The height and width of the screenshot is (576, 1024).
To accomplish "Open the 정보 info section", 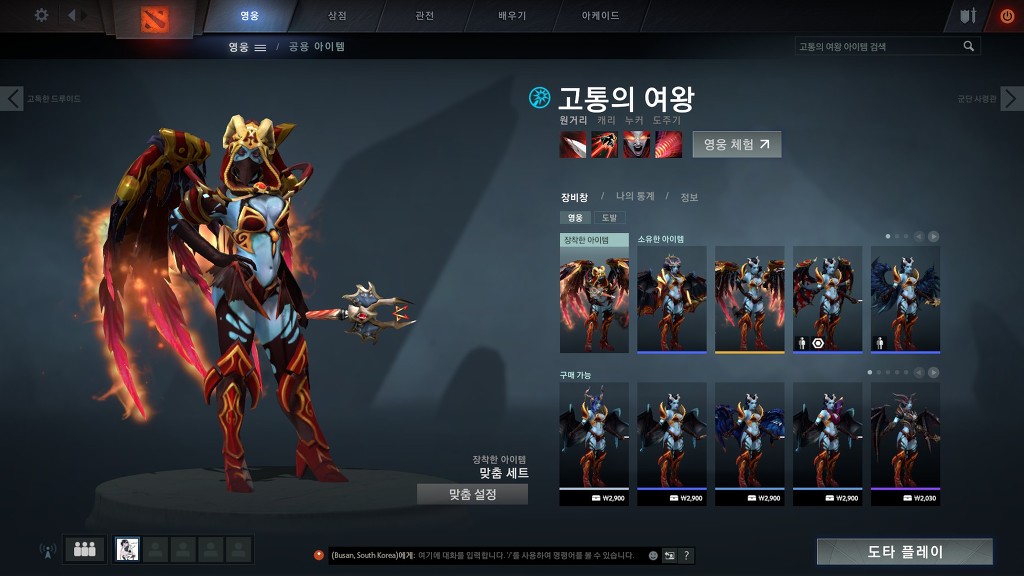I will coord(689,197).
